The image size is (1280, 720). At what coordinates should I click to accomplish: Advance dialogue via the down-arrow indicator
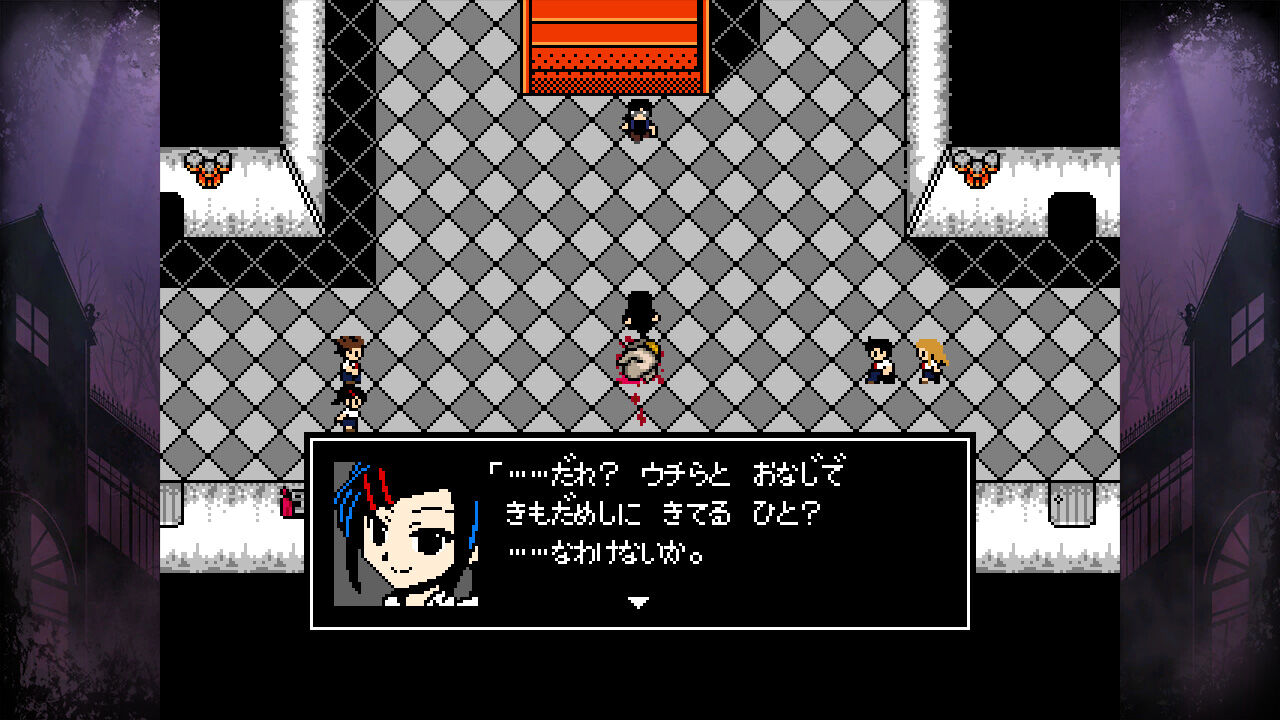click(637, 602)
